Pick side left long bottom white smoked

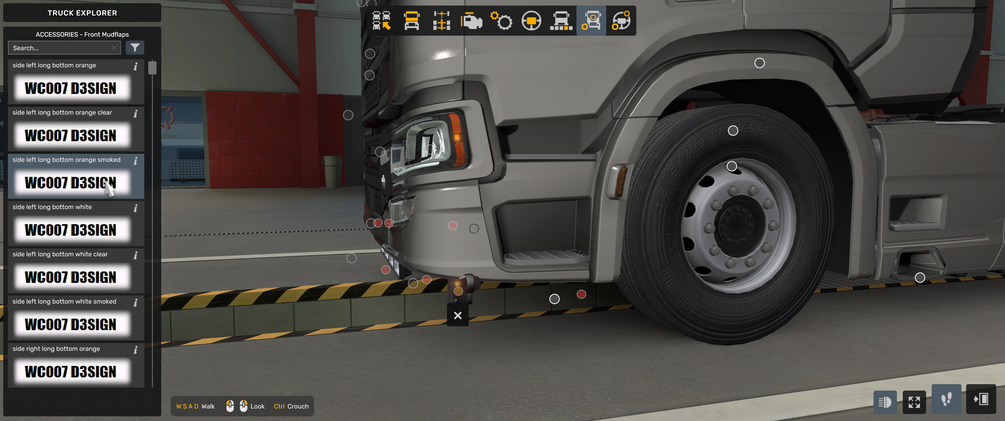71,323
